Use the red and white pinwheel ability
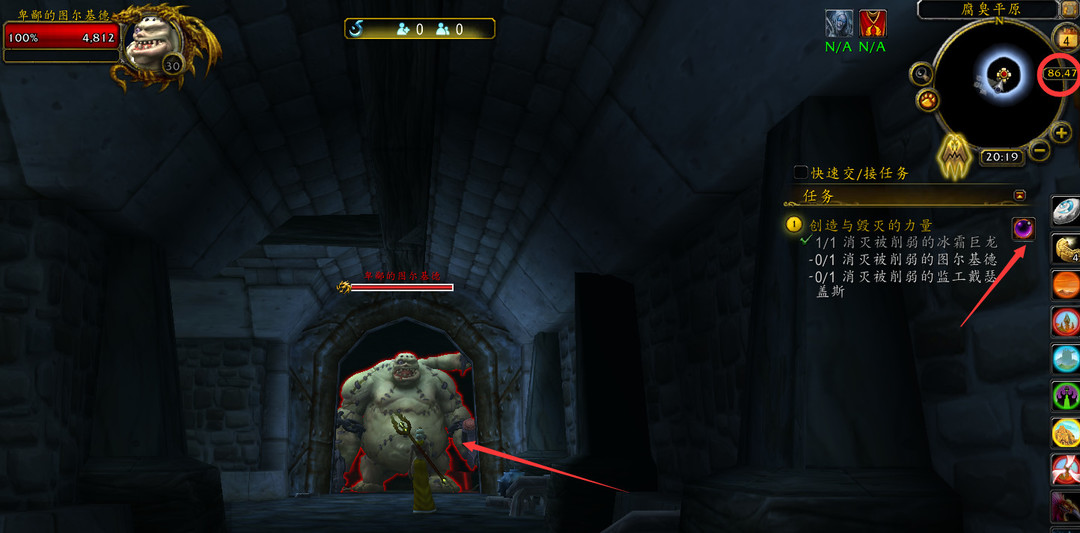This screenshot has width=1080, height=533. tap(1066, 470)
